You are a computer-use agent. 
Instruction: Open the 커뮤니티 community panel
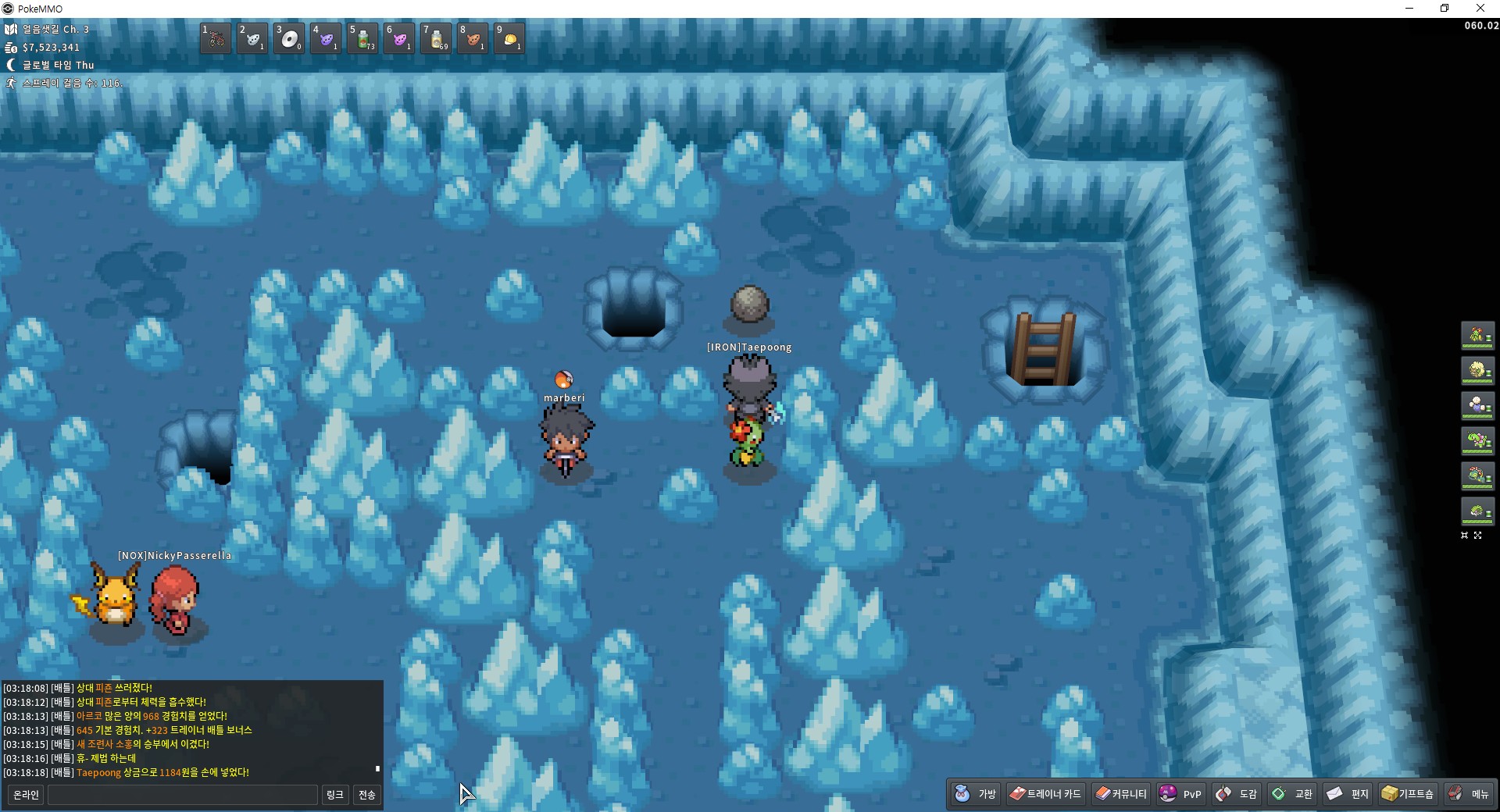pyautogui.click(x=1121, y=794)
